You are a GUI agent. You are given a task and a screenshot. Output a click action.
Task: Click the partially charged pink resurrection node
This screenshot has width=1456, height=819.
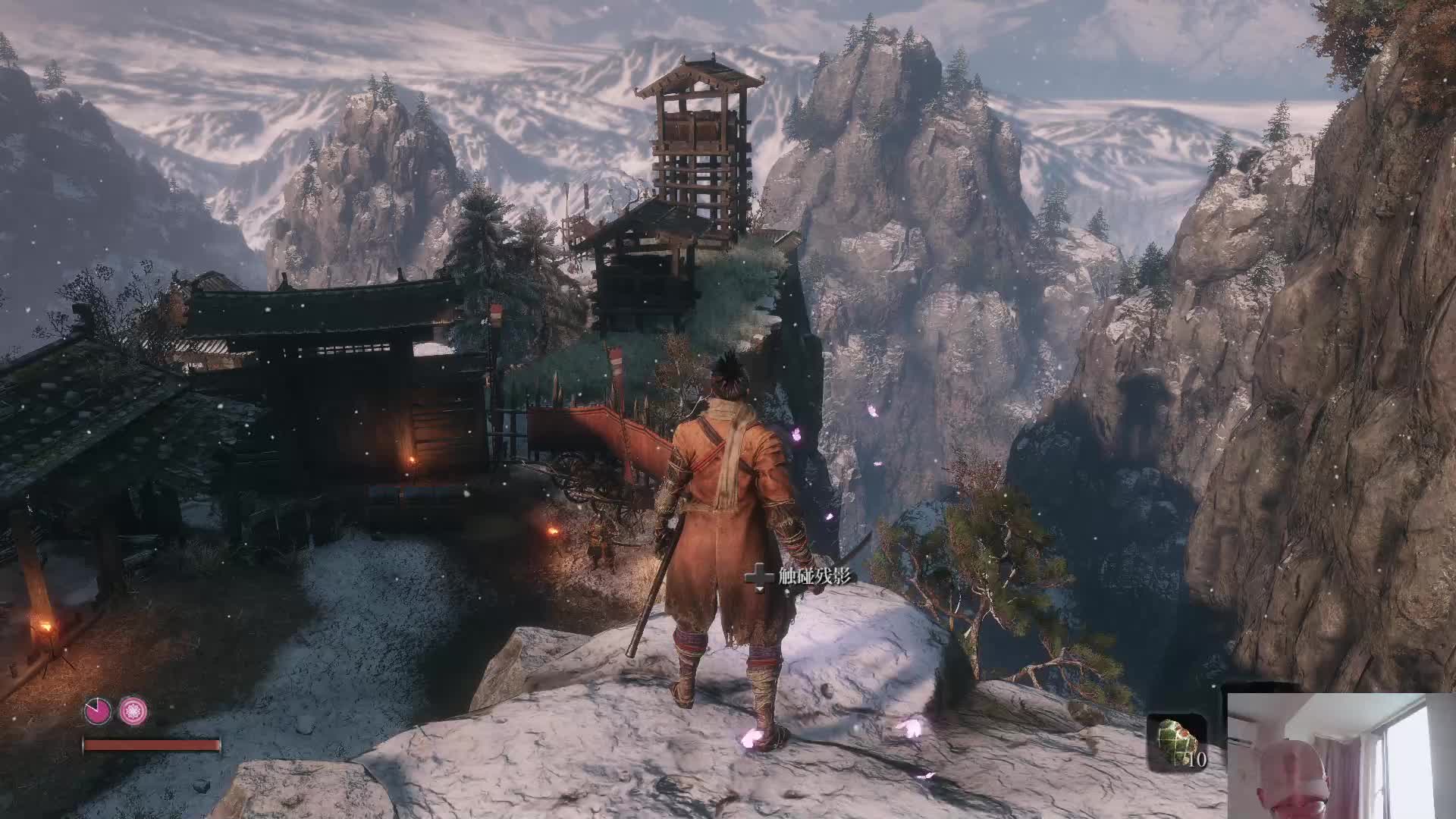coord(98,711)
